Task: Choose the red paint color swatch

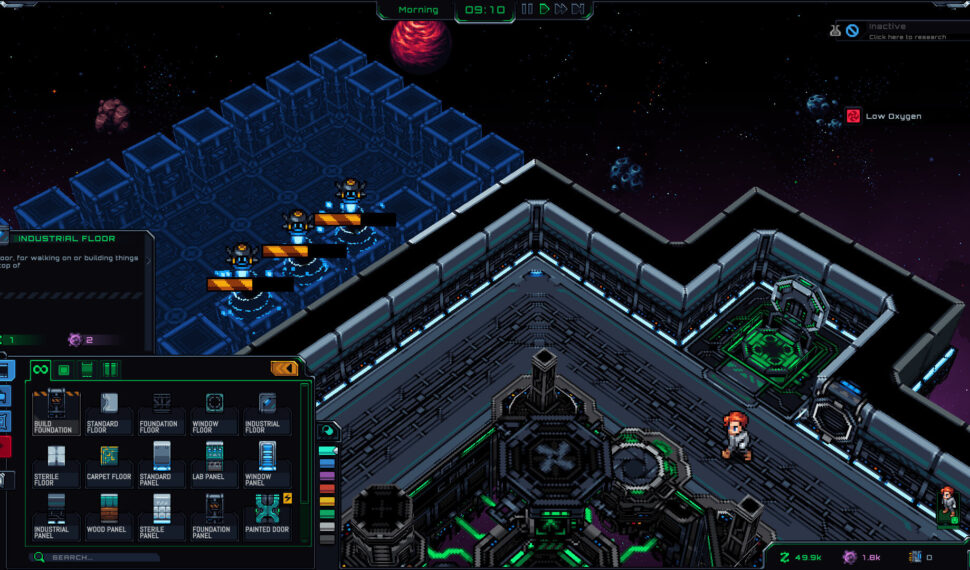Action: [327, 489]
